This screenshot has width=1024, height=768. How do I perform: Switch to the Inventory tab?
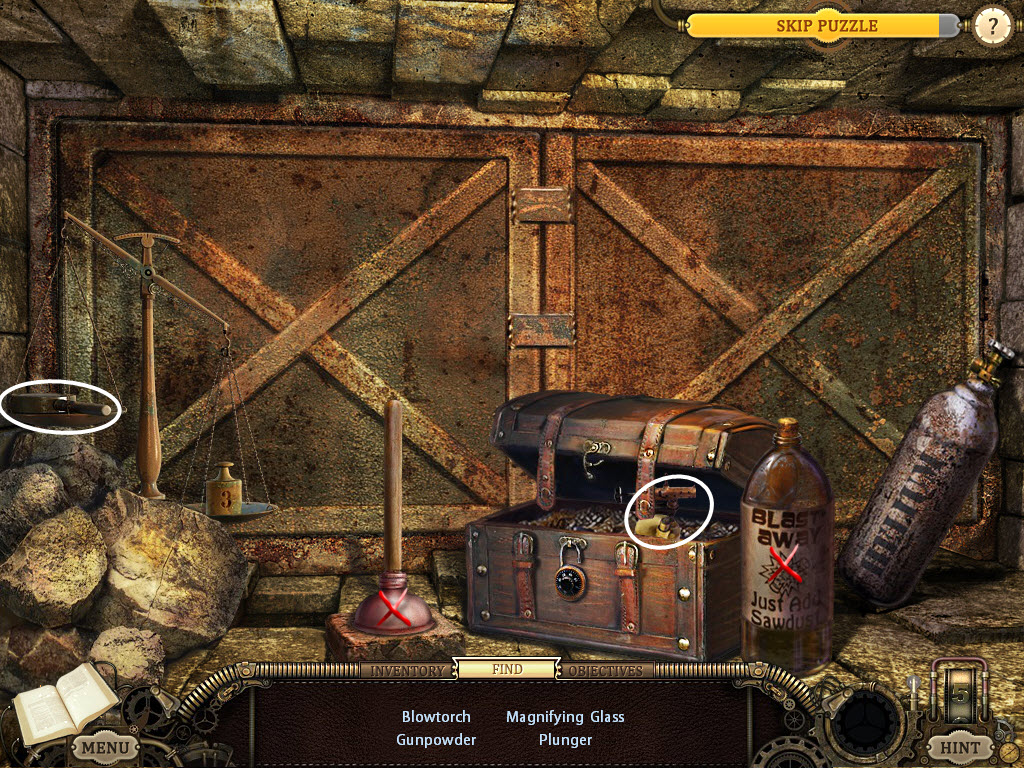407,670
